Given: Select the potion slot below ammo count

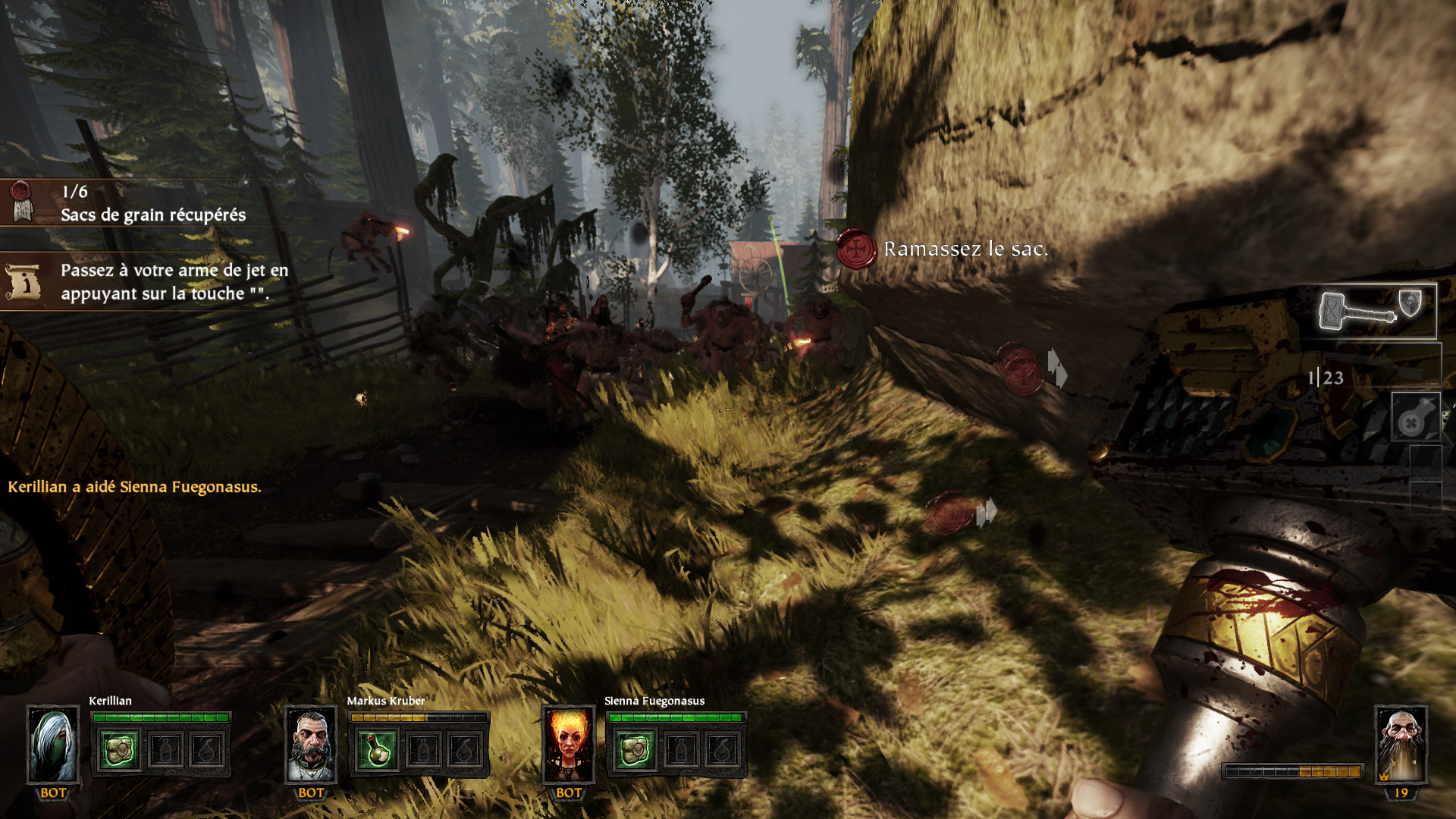Looking at the screenshot, I should 1415,418.
